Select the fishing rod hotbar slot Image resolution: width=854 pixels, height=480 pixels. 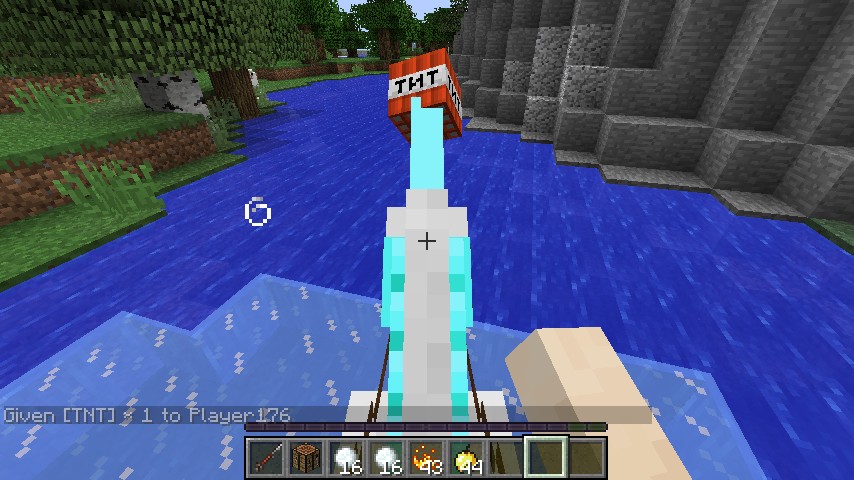pyautogui.click(x=266, y=458)
